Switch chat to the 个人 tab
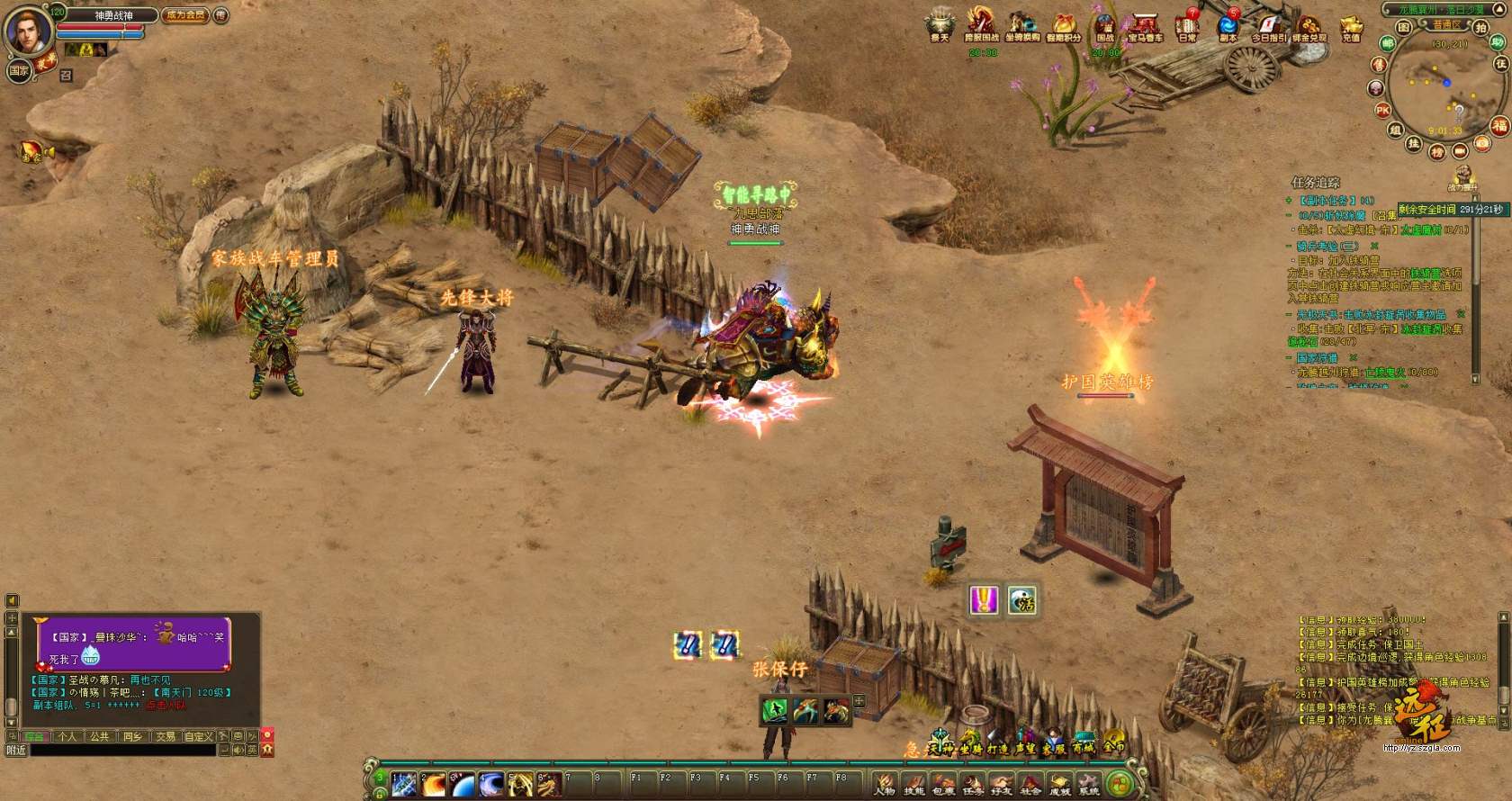This screenshot has width=1512, height=801. (67, 736)
